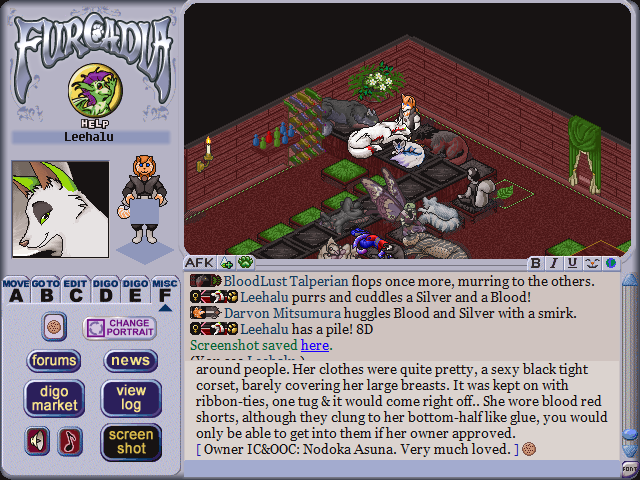Open the saved screenshot 'here' link
The image size is (640, 480).
click(314, 345)
